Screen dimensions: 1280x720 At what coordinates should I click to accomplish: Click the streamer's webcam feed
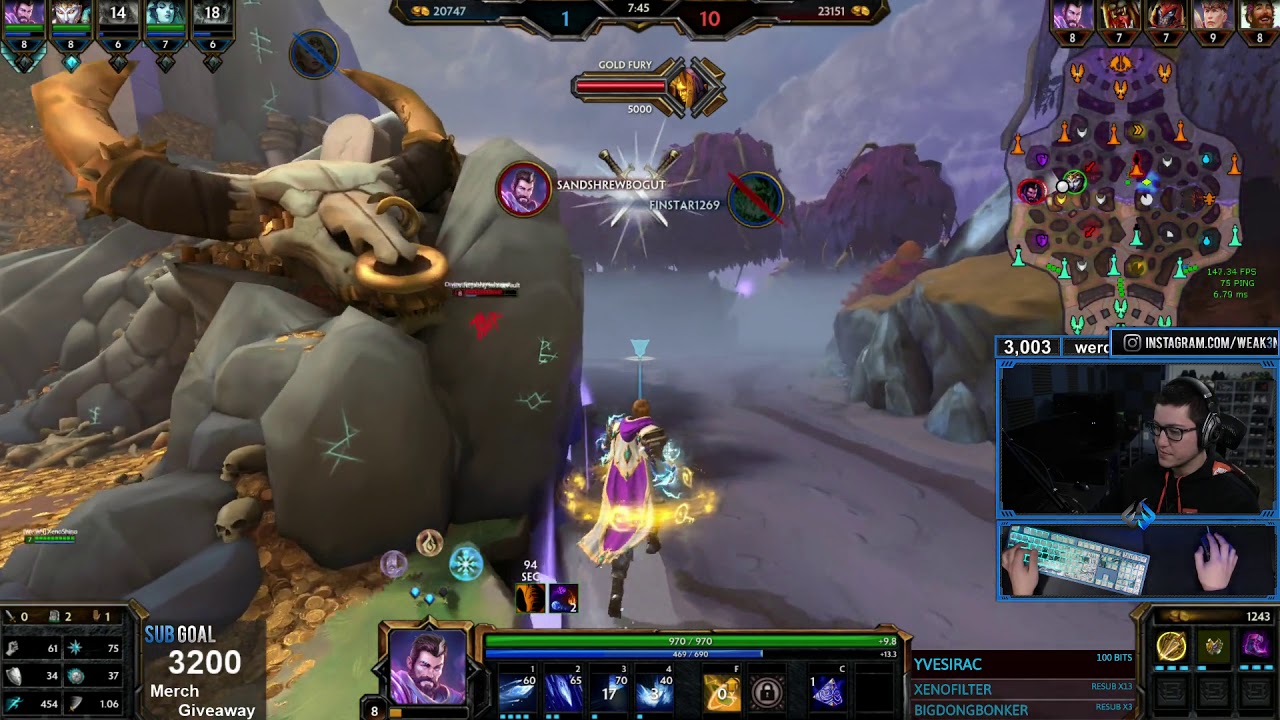1137,440
